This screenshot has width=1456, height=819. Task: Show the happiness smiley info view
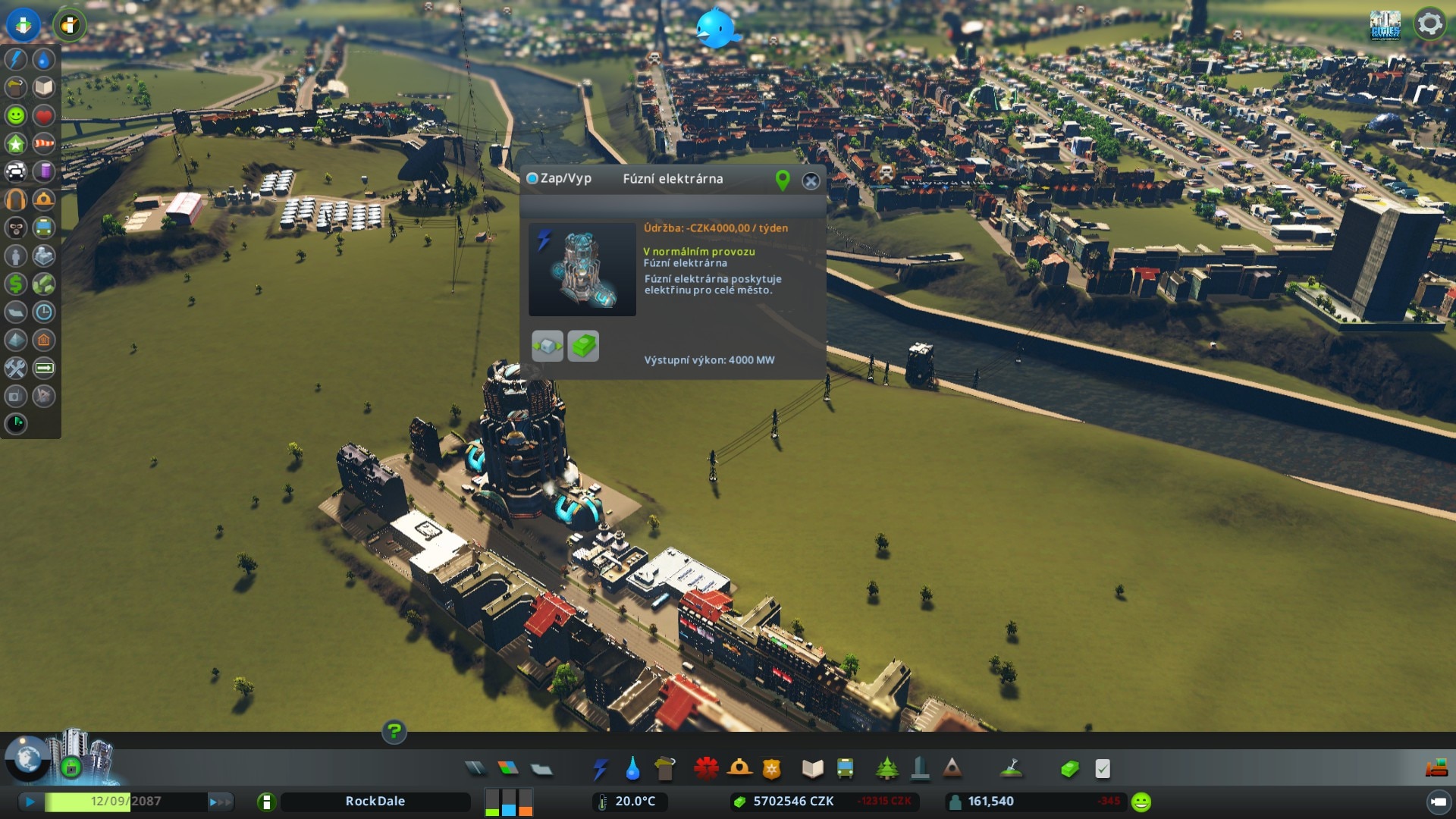pyautogui.click(x=16, y=115)
